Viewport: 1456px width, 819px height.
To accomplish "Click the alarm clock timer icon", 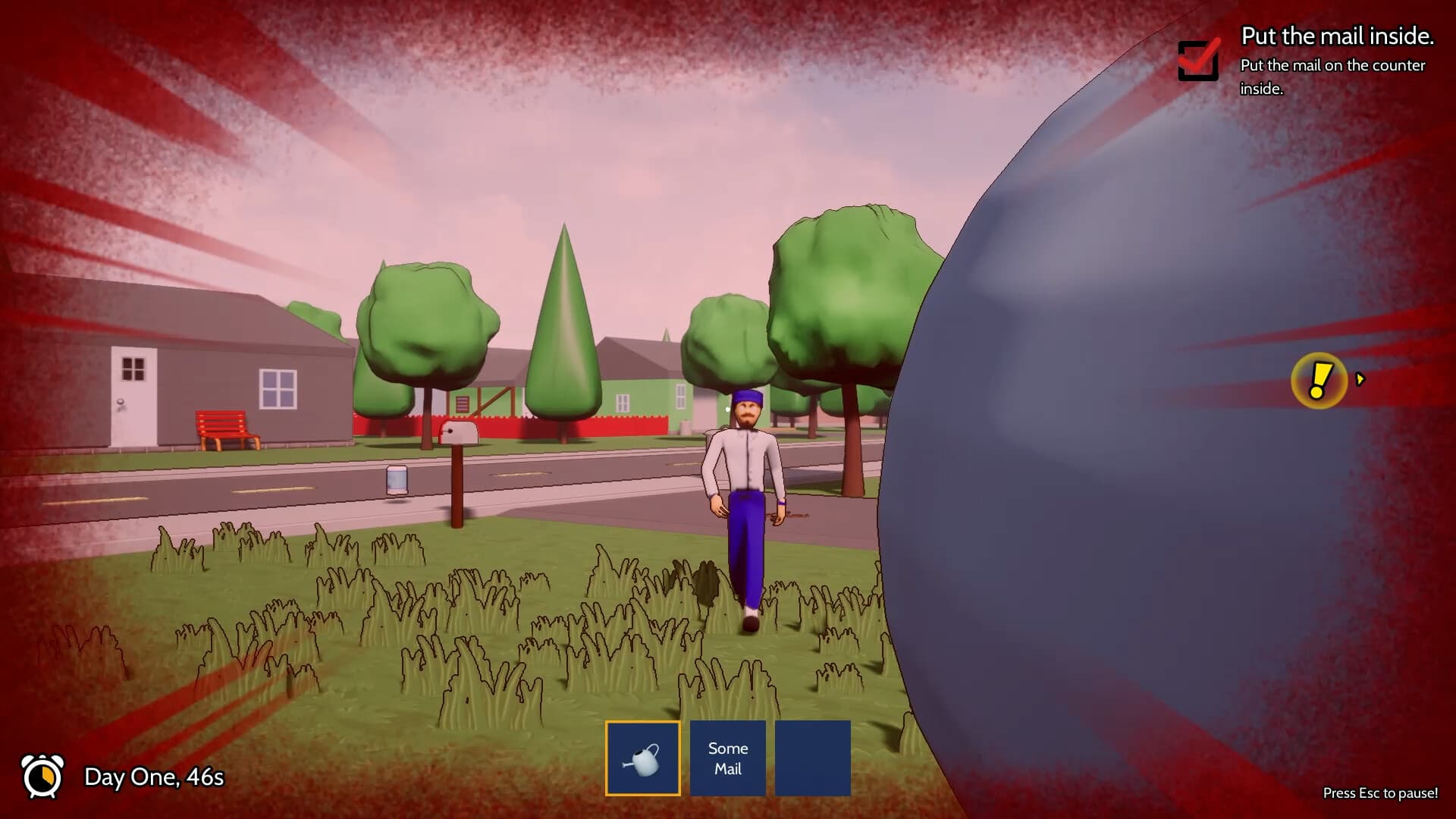I will pos(43,777).
